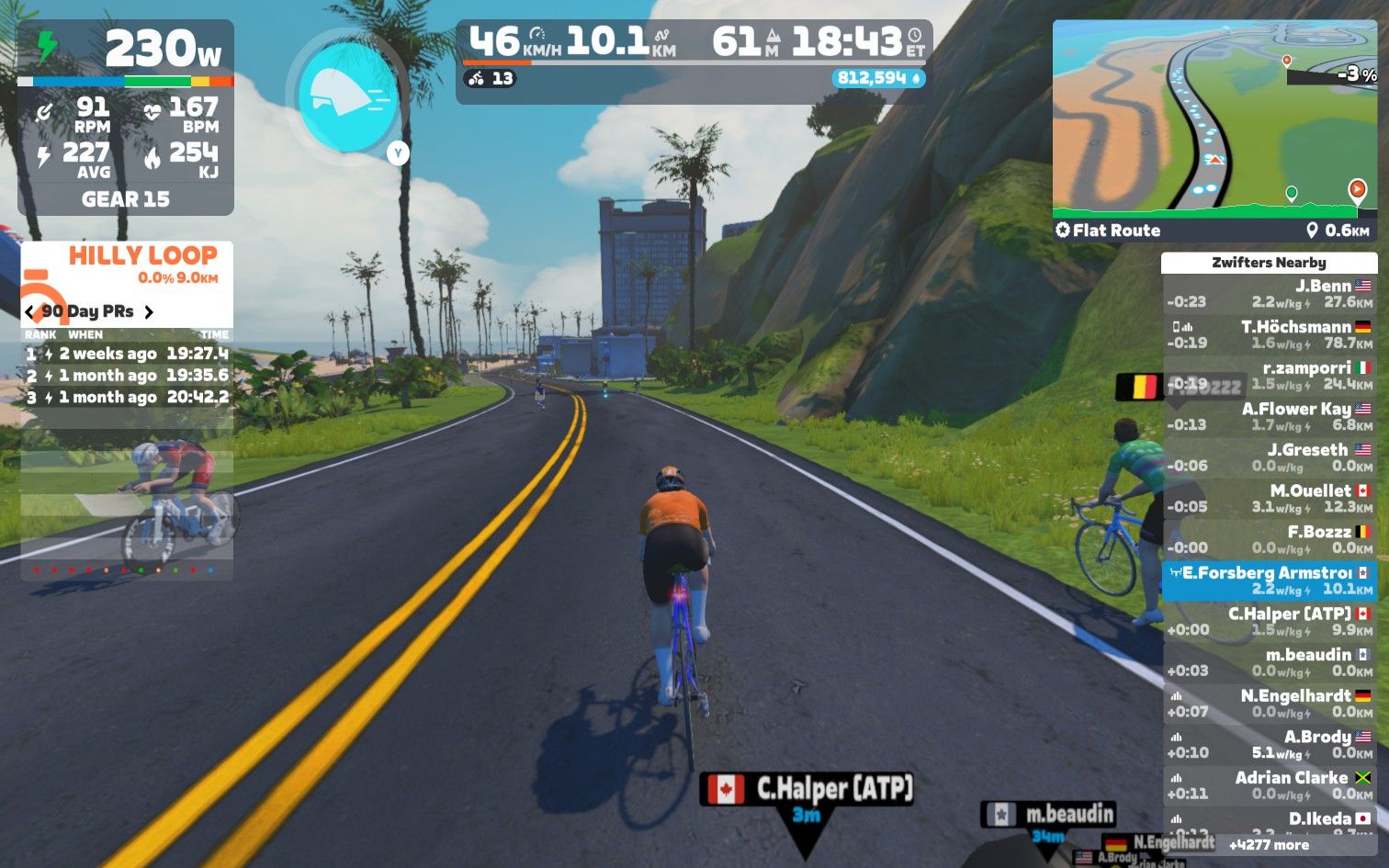Screen dimensions: 1389x868
Task: Show next segment leaderboard with right arrow
Action: coord(149,311)
